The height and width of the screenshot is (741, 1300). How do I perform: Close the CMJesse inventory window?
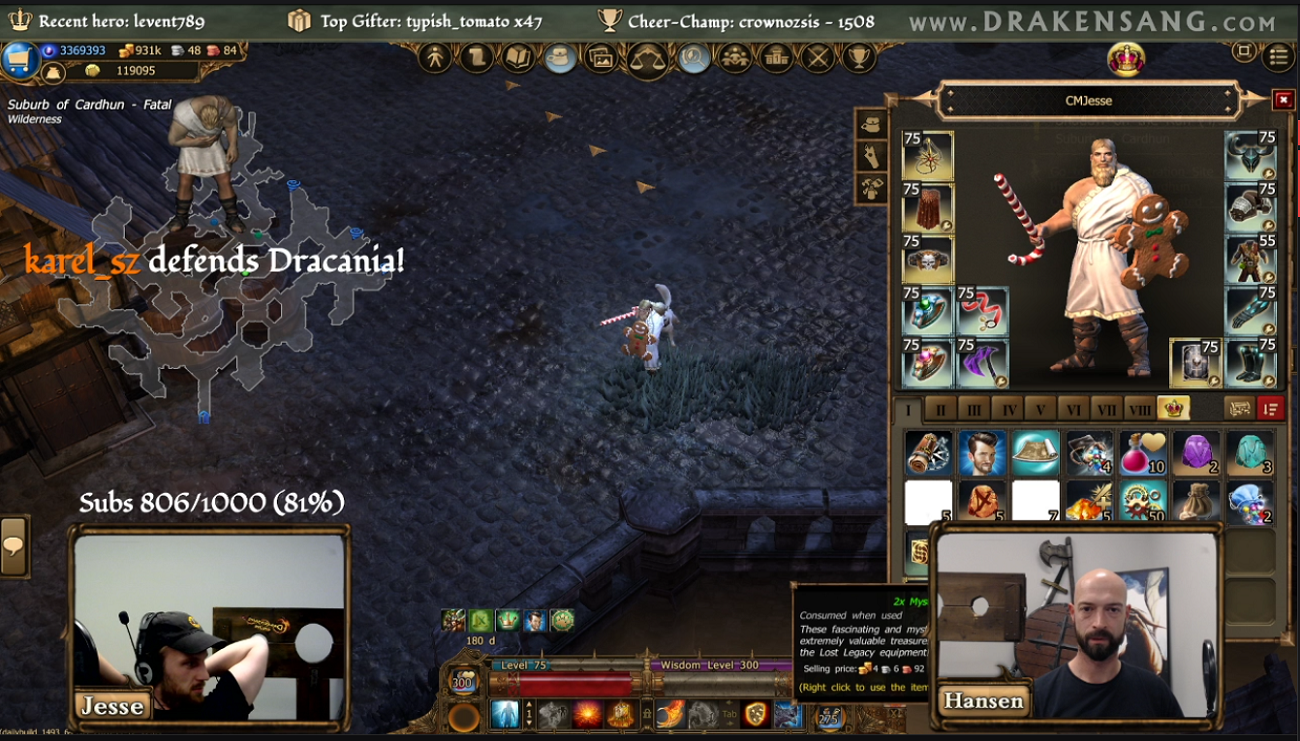click(1283, 100)
